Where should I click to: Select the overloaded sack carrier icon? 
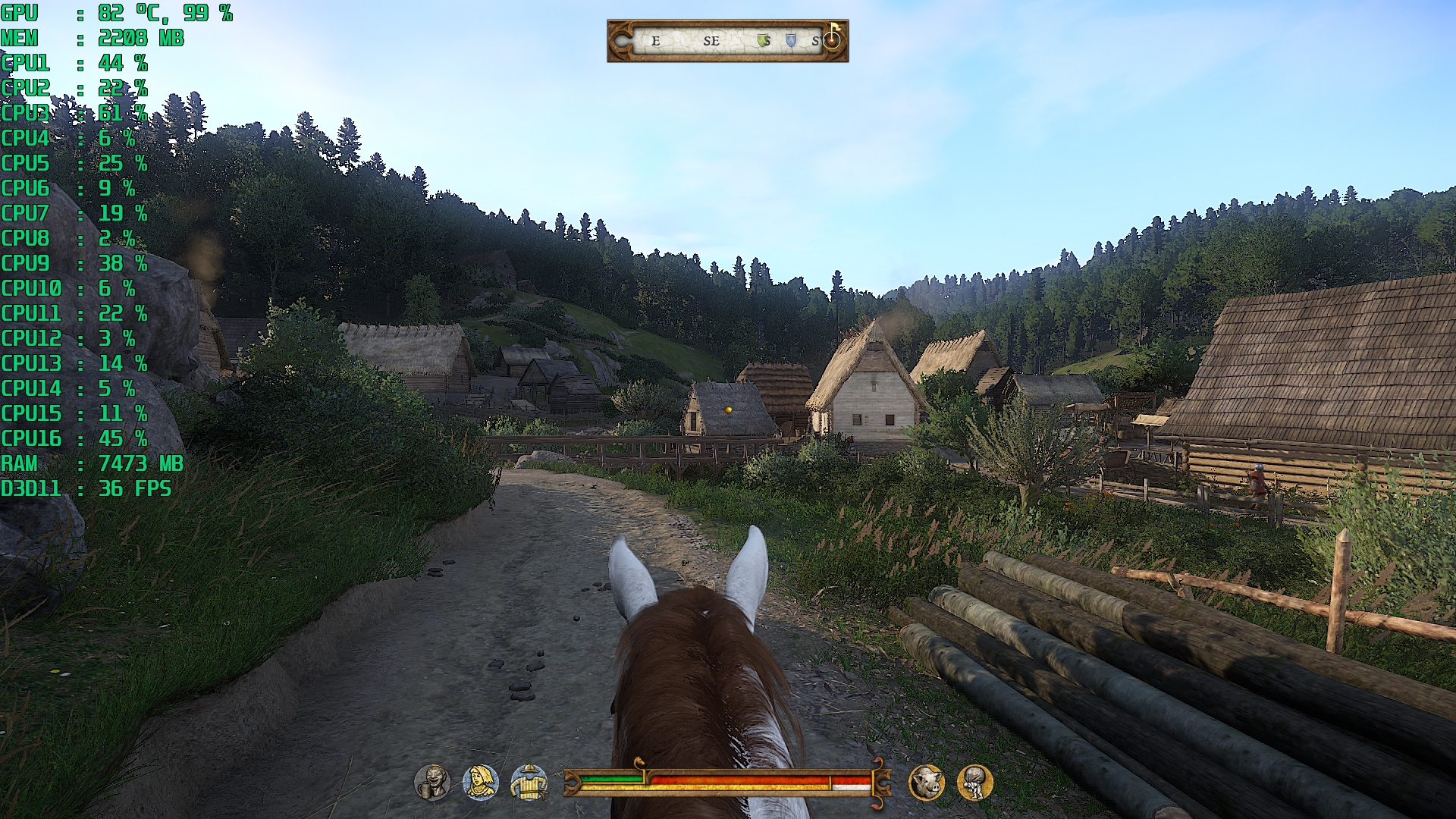(x=975, y=782)
